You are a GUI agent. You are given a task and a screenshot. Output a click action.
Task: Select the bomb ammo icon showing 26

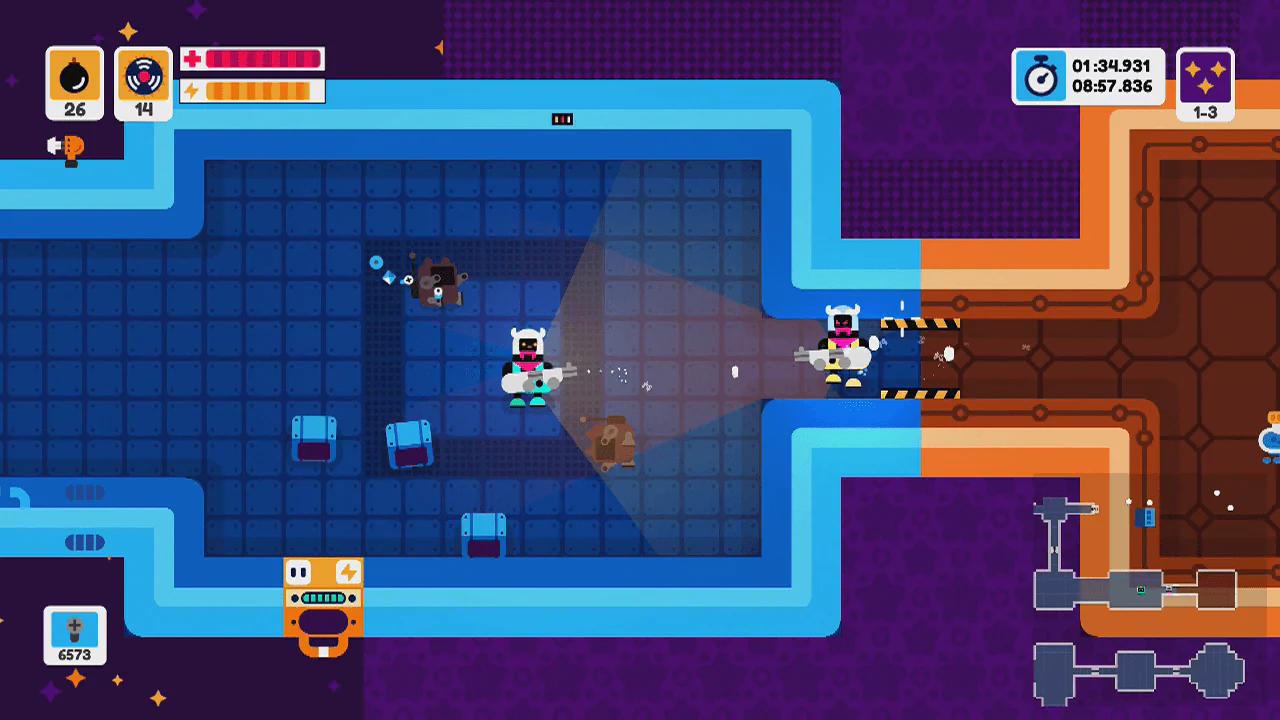click(74, 76)
